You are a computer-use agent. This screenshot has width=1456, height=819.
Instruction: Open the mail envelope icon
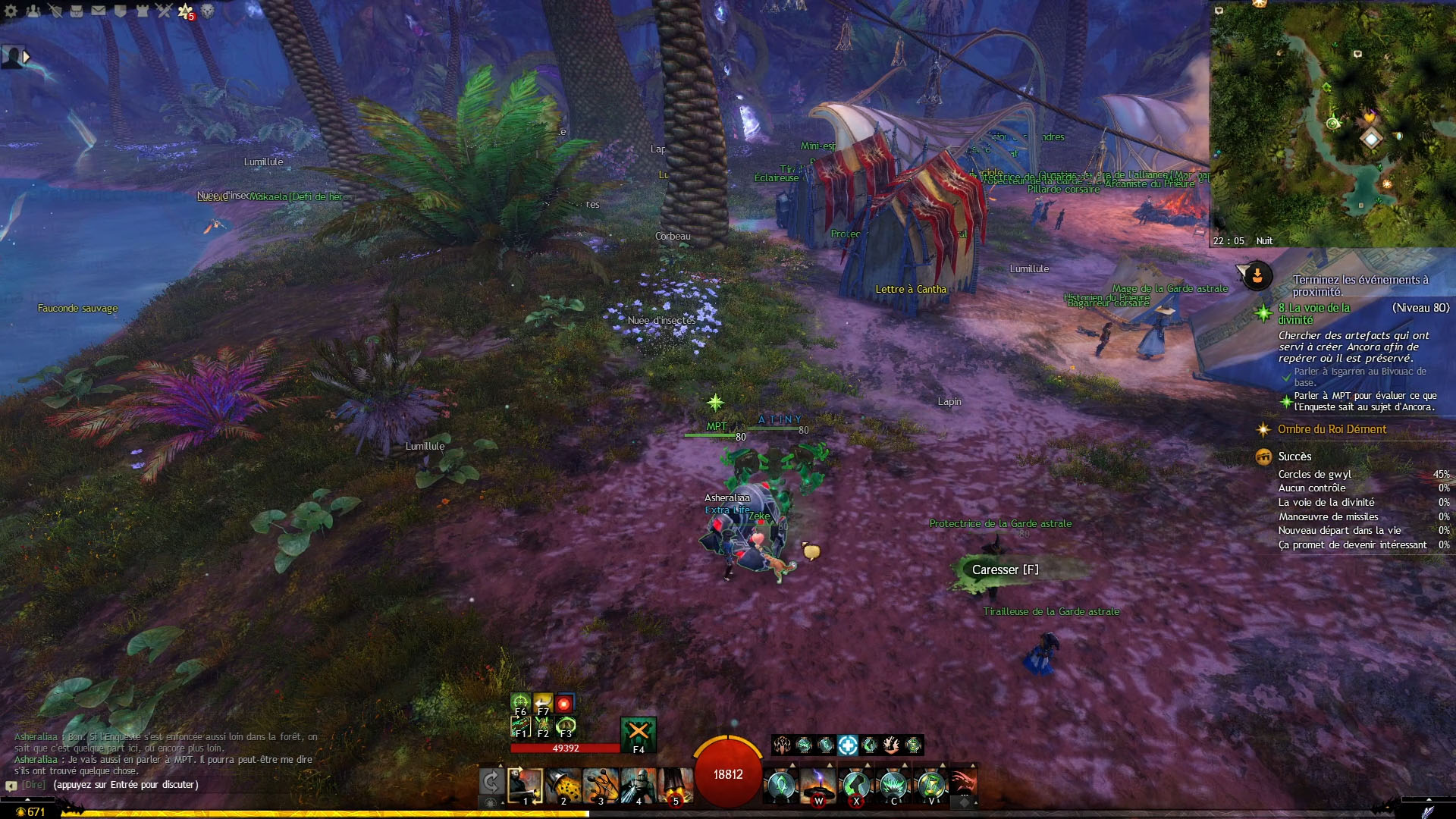tap(99, 11)
